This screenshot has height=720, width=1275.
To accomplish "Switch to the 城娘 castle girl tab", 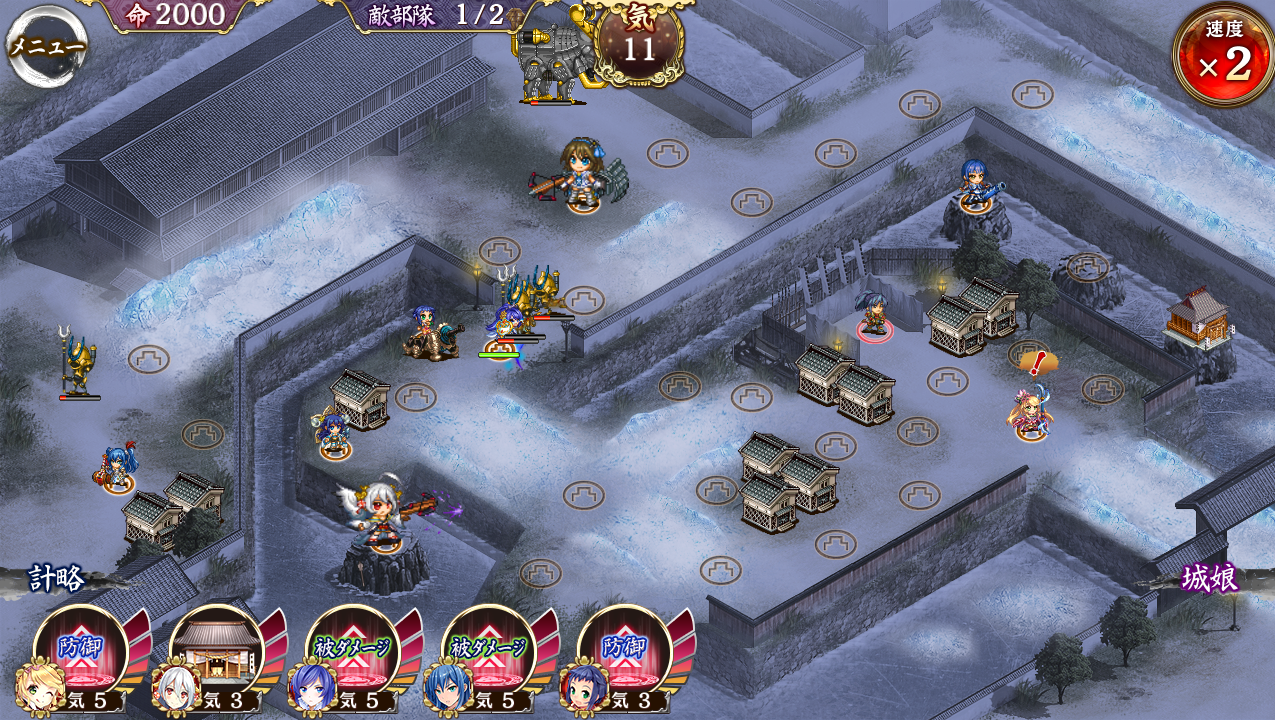I will [1209, 578].
